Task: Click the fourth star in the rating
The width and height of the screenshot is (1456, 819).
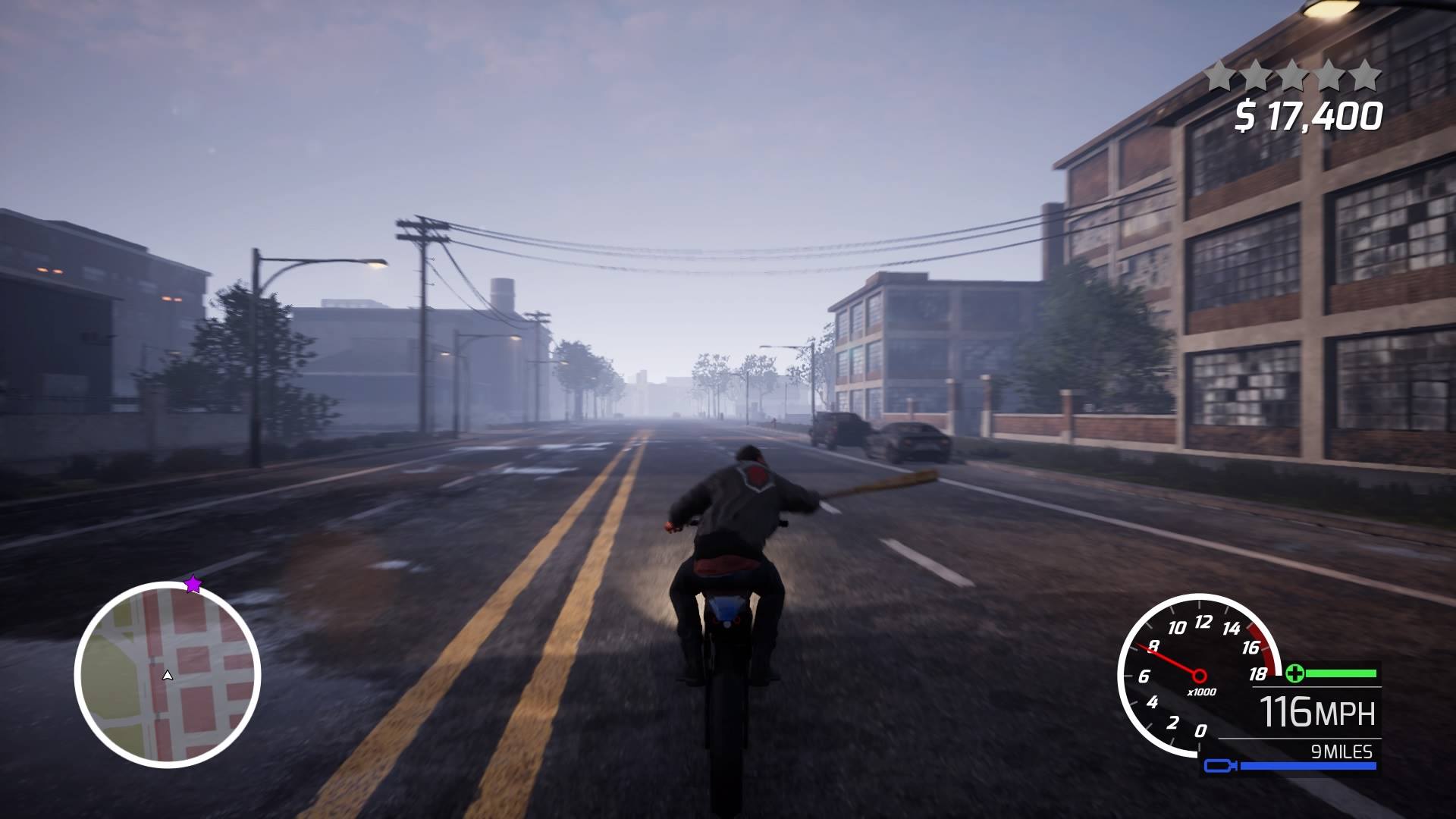Action: pyautogui.click(x=1329, y=74)
